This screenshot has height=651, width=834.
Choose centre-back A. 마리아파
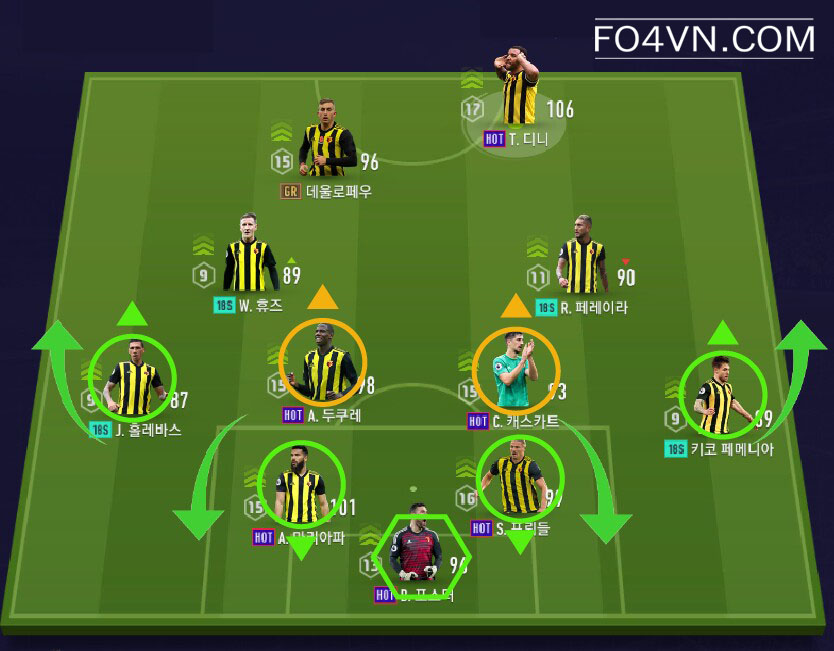(301, 485)
